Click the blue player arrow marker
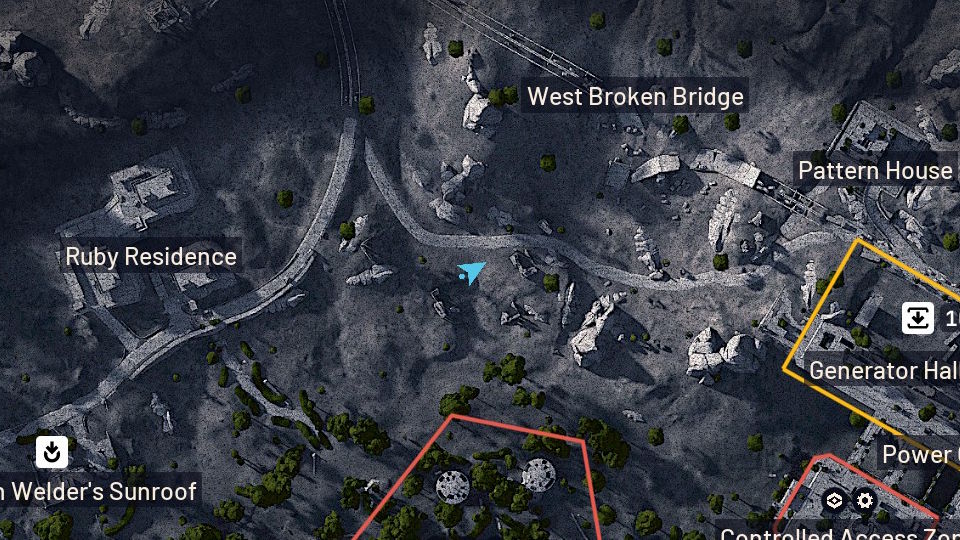This screenshot has height=540, width=960. click(x=471, y=272)
